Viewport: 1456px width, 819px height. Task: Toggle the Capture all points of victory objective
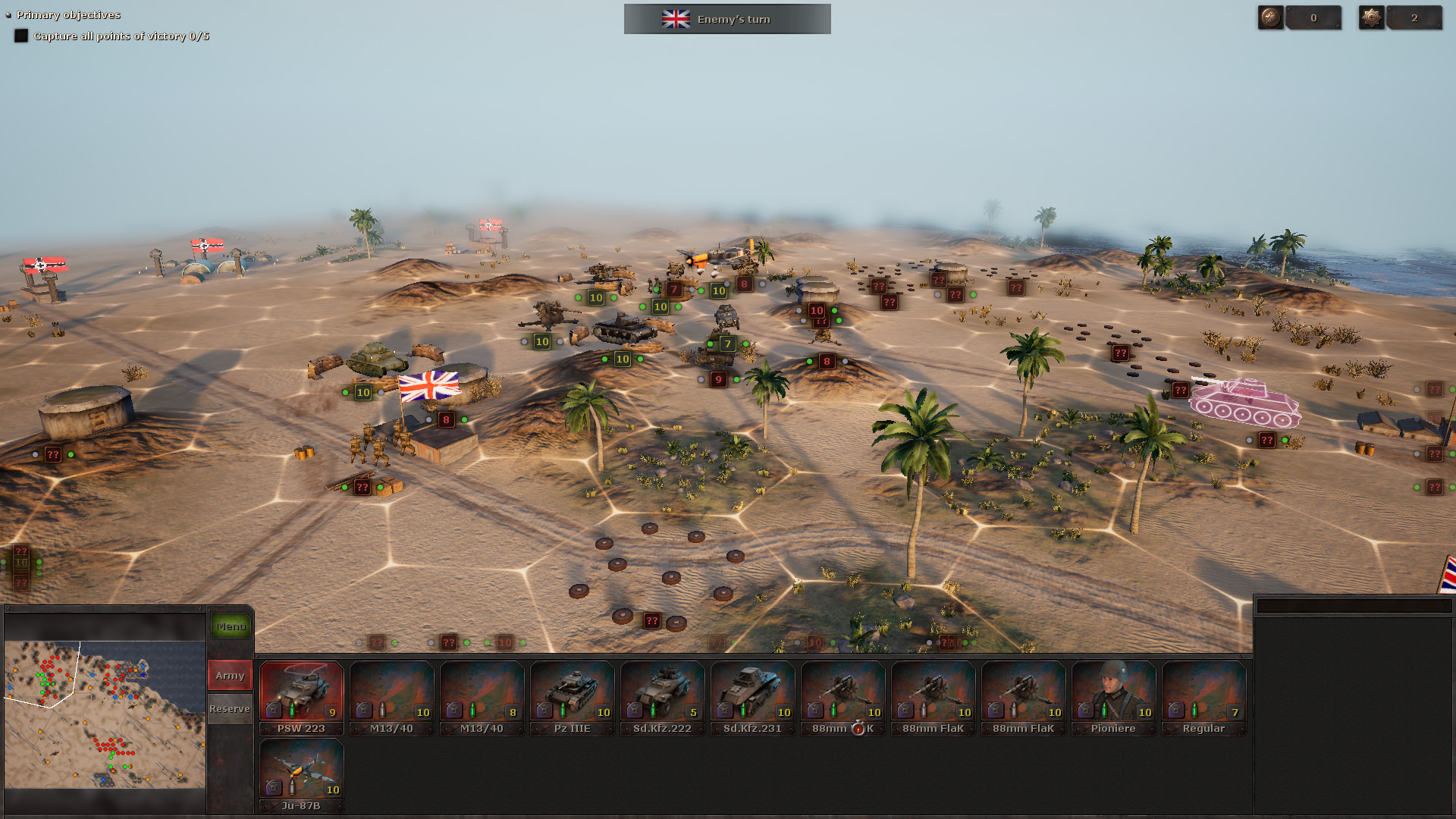point(22,35)
